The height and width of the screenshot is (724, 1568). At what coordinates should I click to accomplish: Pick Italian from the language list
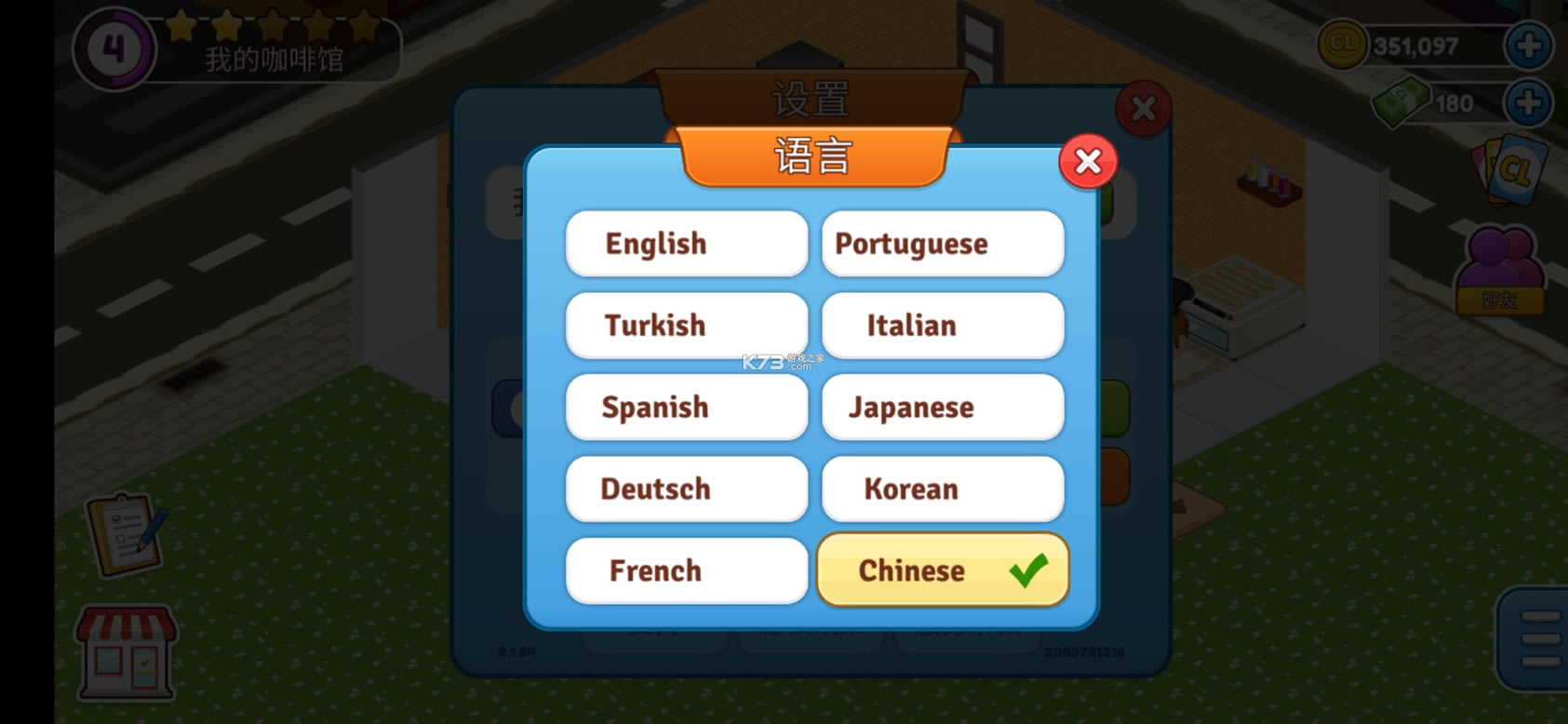pos(942,326)
